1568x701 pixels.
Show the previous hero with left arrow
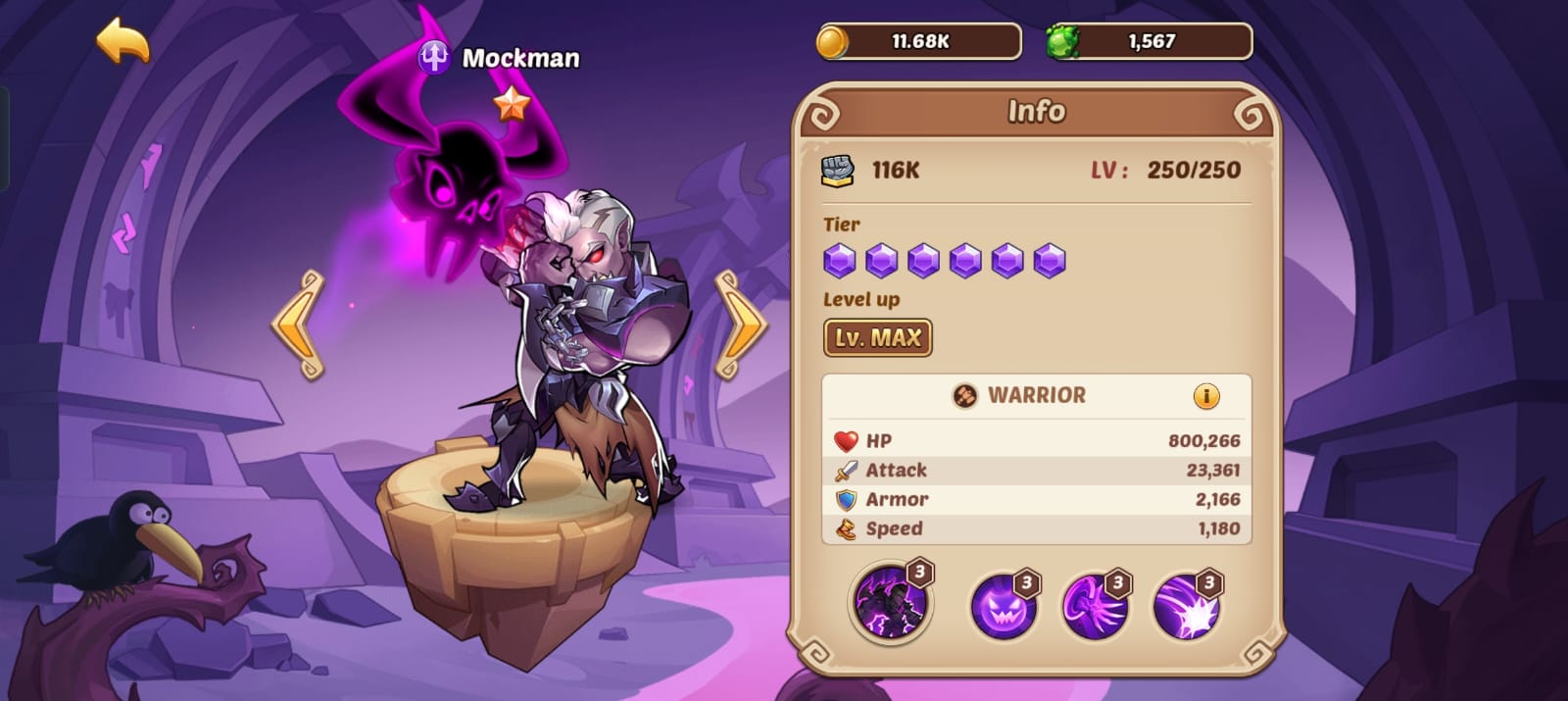pos(299,325)
